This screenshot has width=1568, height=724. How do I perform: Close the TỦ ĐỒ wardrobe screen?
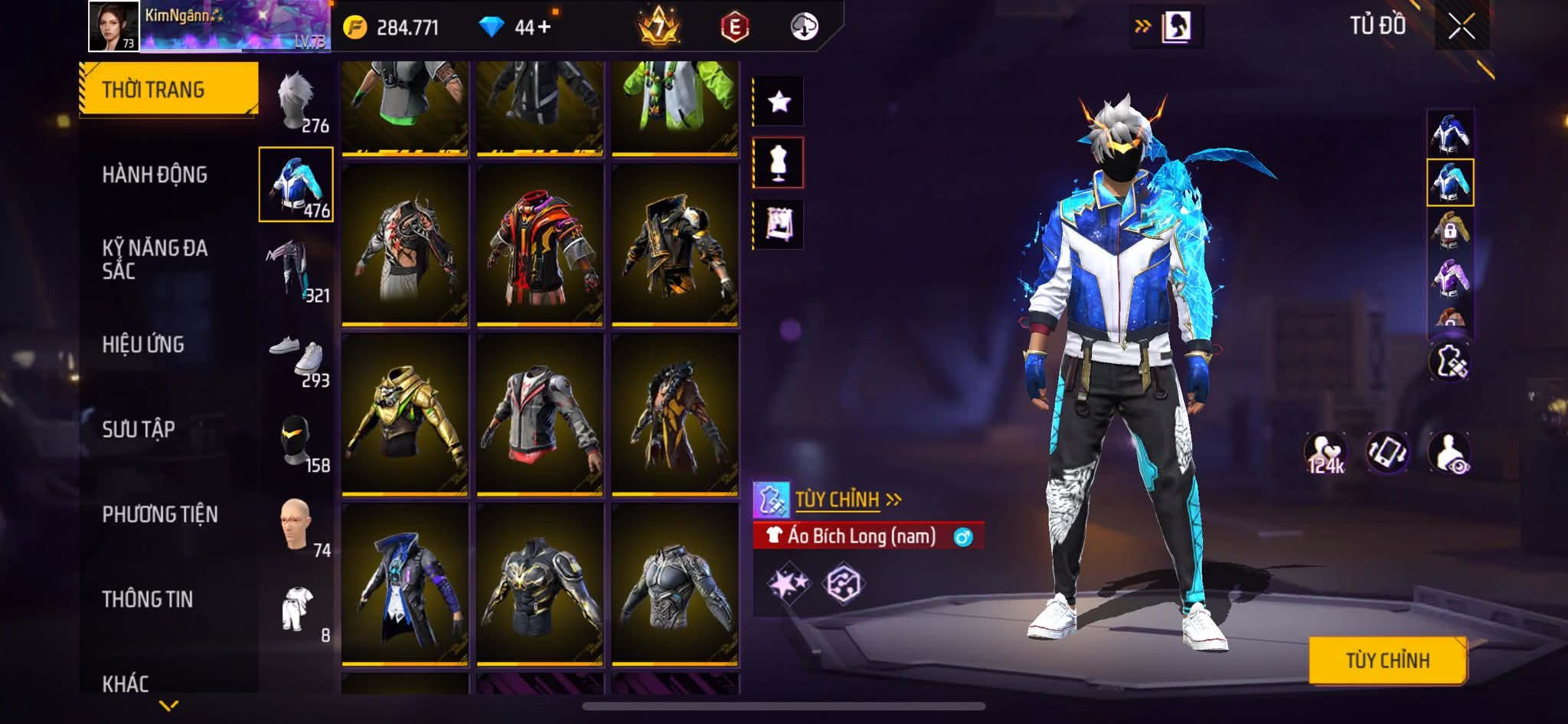pyautogui.click(x=1462, y=27)
